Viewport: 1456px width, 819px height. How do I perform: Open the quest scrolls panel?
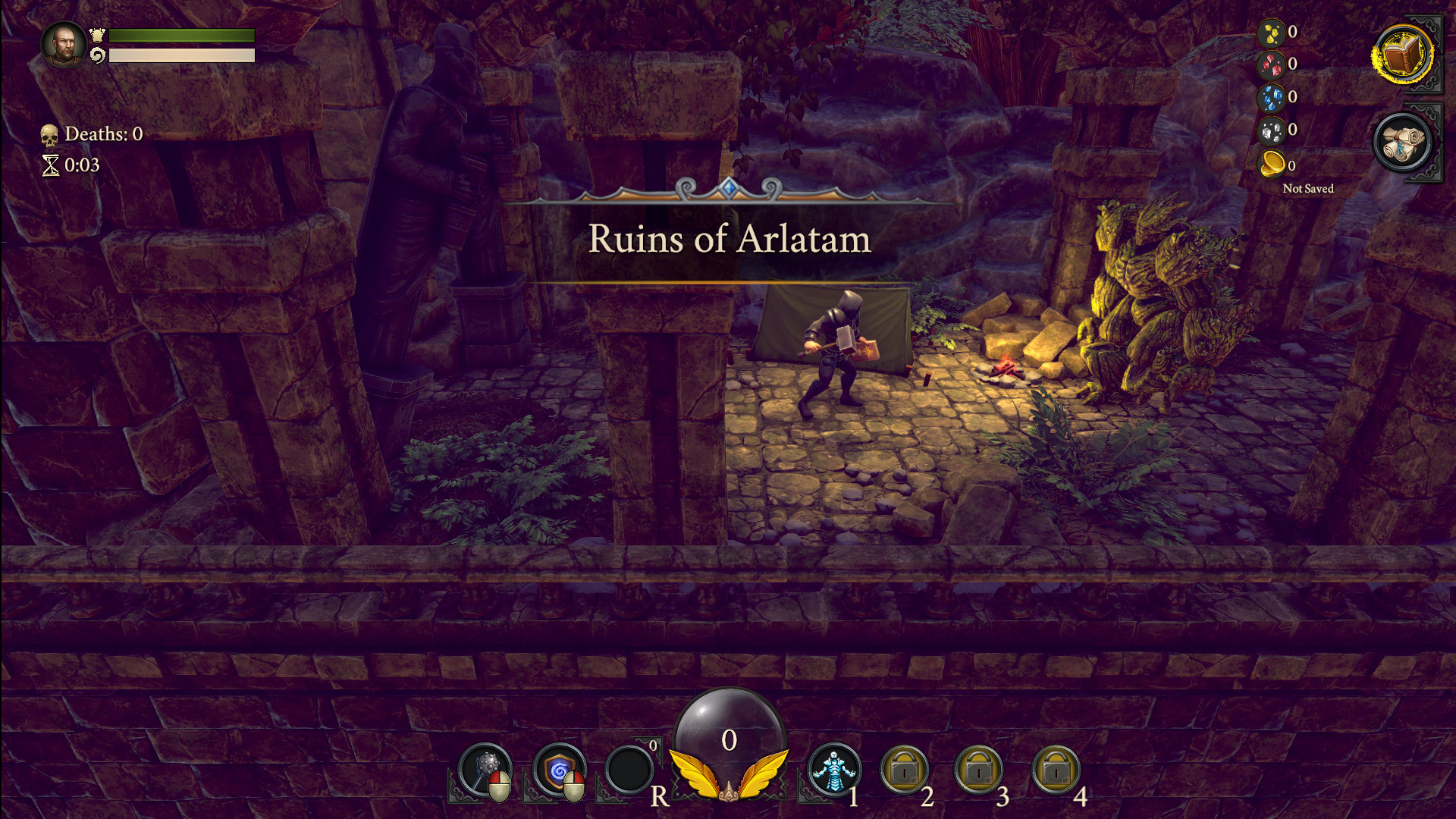1404,145
